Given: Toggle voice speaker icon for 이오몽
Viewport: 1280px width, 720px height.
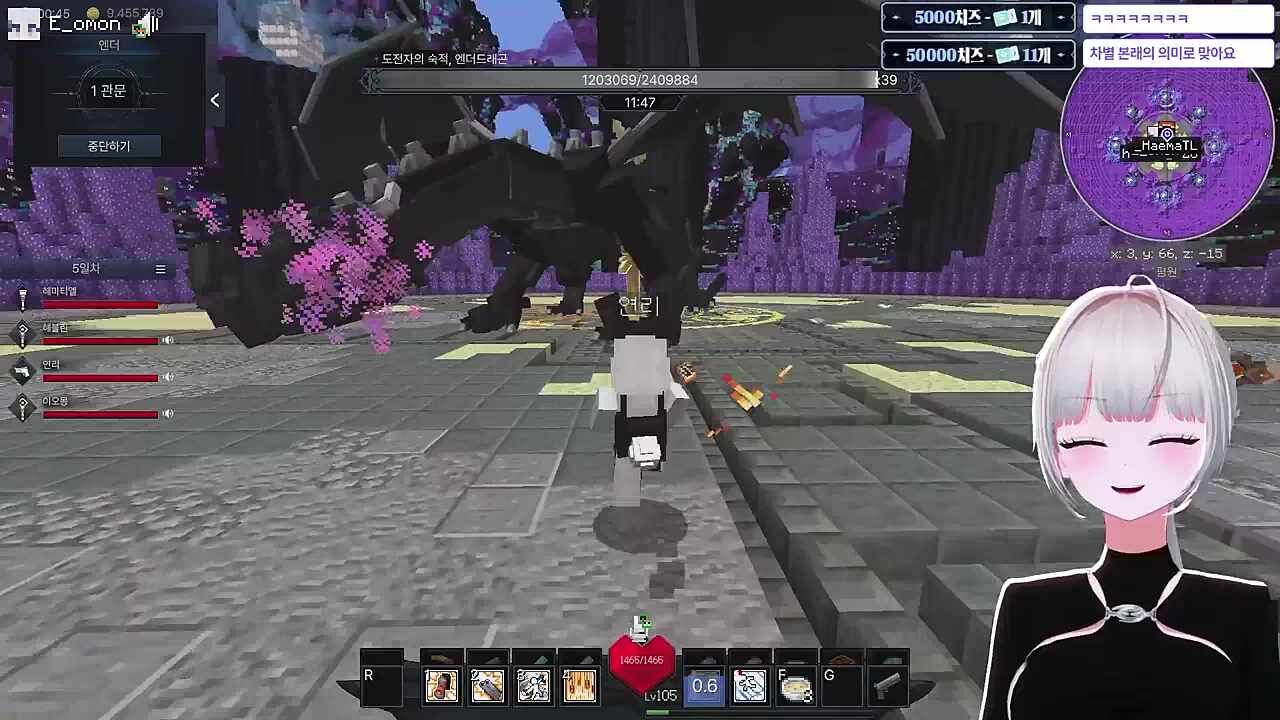Looking at the screenshot, I should coord(168,413).
